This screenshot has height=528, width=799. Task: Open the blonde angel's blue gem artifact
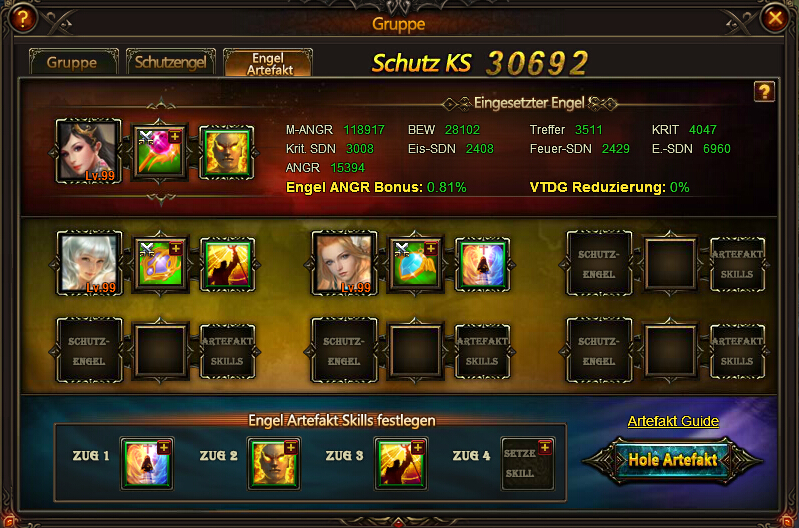tap(415, 263)
